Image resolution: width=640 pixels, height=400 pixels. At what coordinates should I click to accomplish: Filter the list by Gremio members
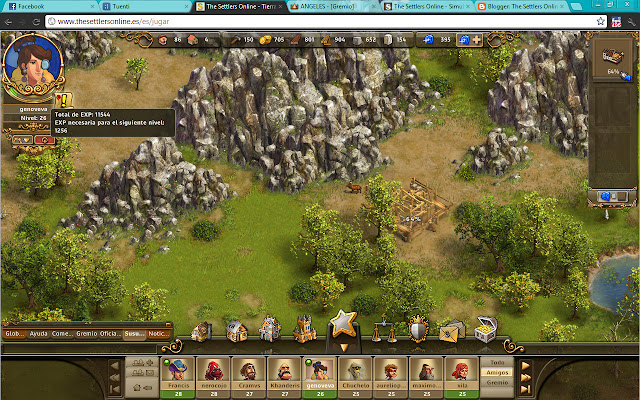(497, 382)
